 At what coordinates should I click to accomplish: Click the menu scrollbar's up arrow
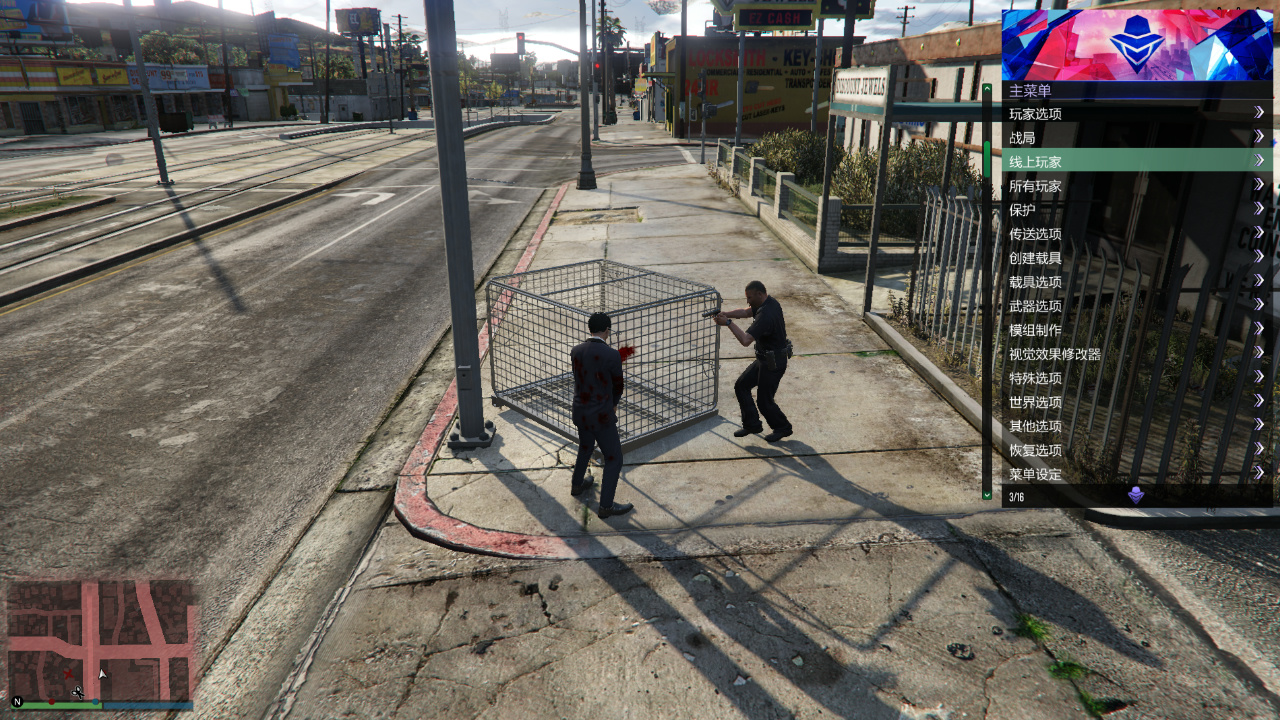tap(987, 89)
